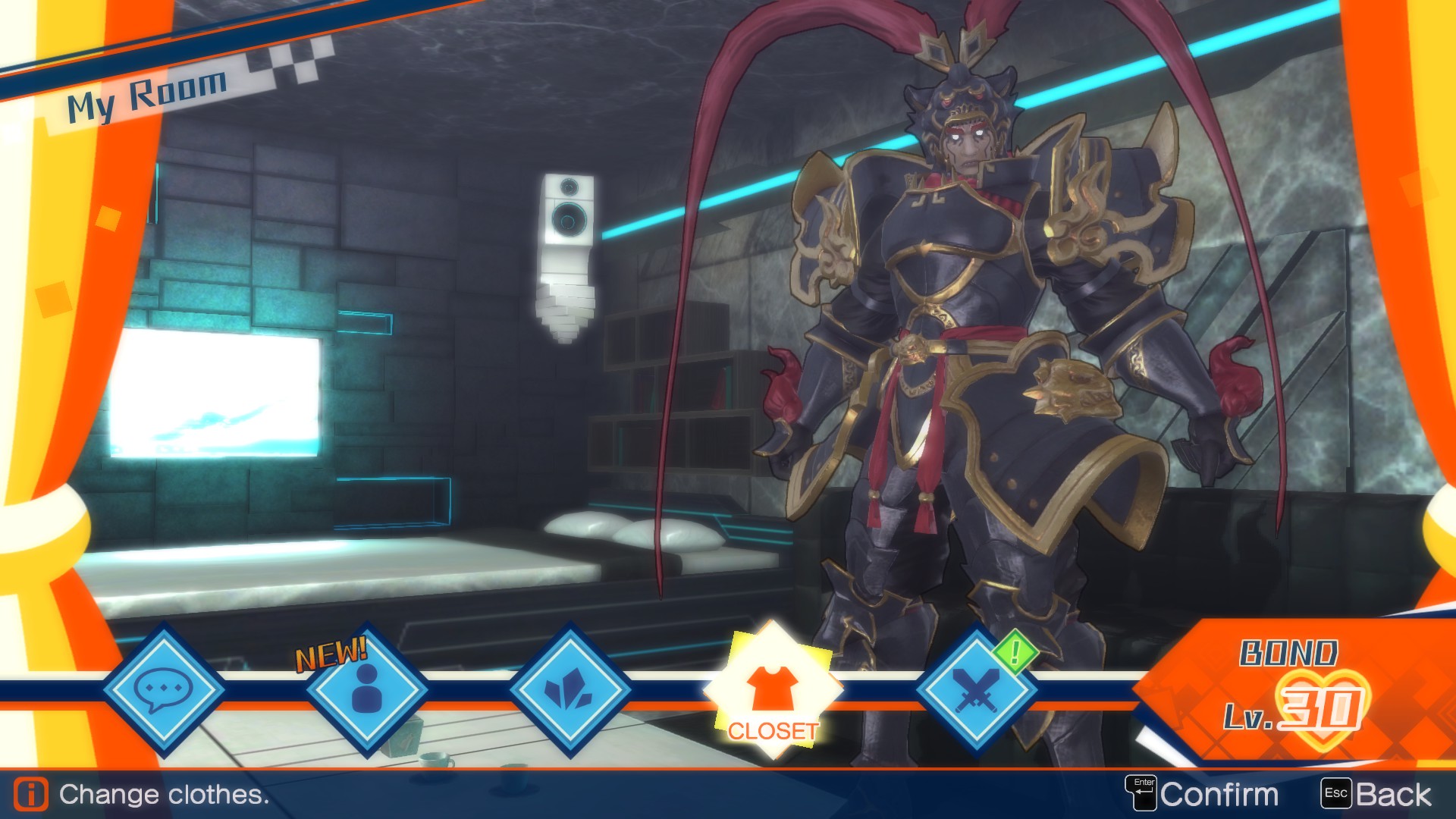Image resolution: width=1456 pixels, height=819 pixels.
Task: Open the profile menu icon marked NEW!
Action: tap(366, 692)
